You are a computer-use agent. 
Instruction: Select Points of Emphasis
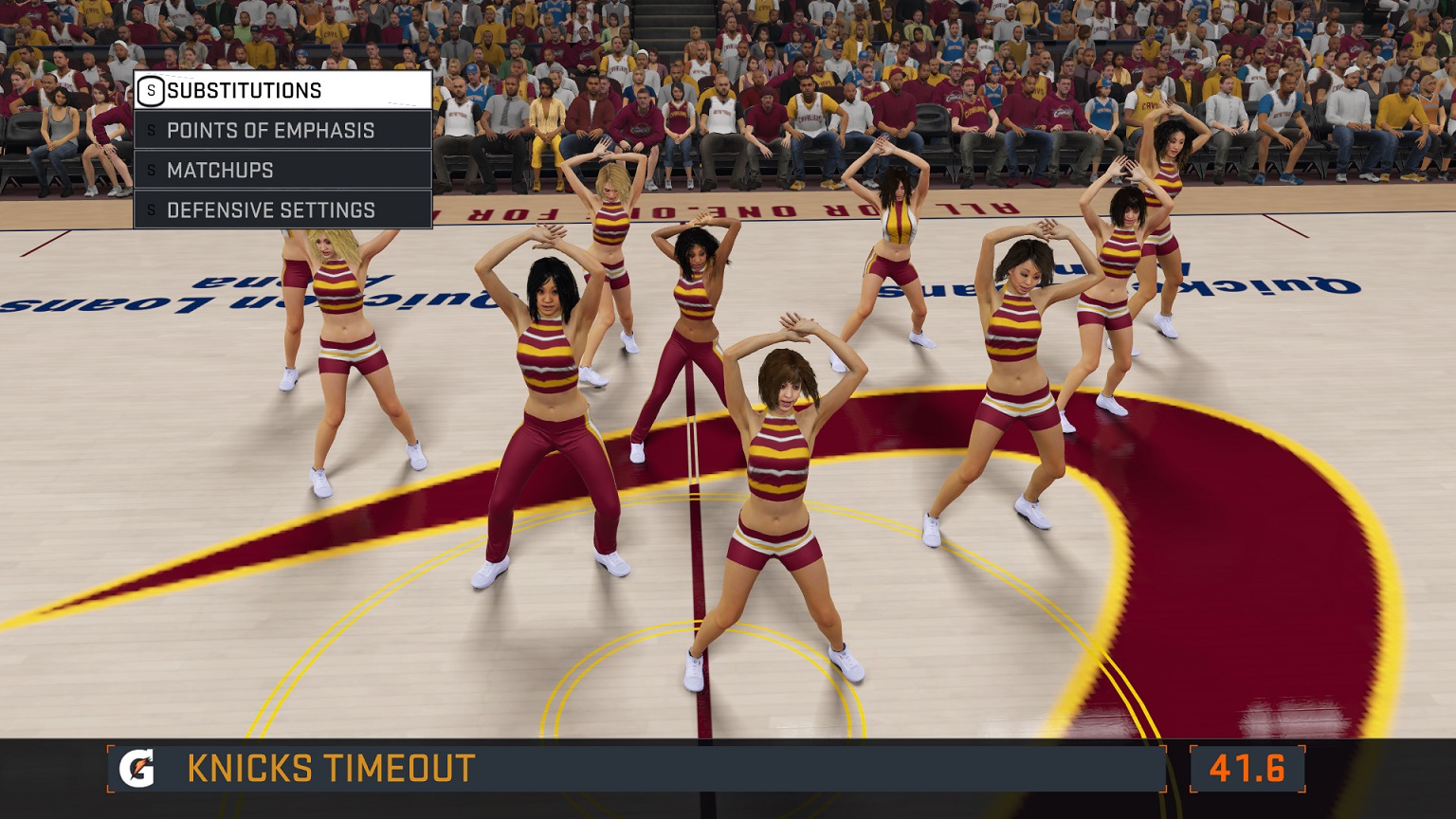pos(282,131)
